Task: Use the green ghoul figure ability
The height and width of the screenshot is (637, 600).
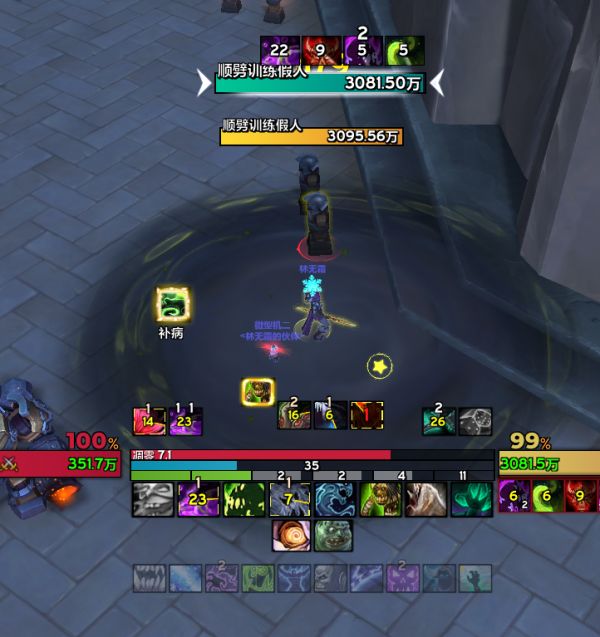Action: (380, 499)
